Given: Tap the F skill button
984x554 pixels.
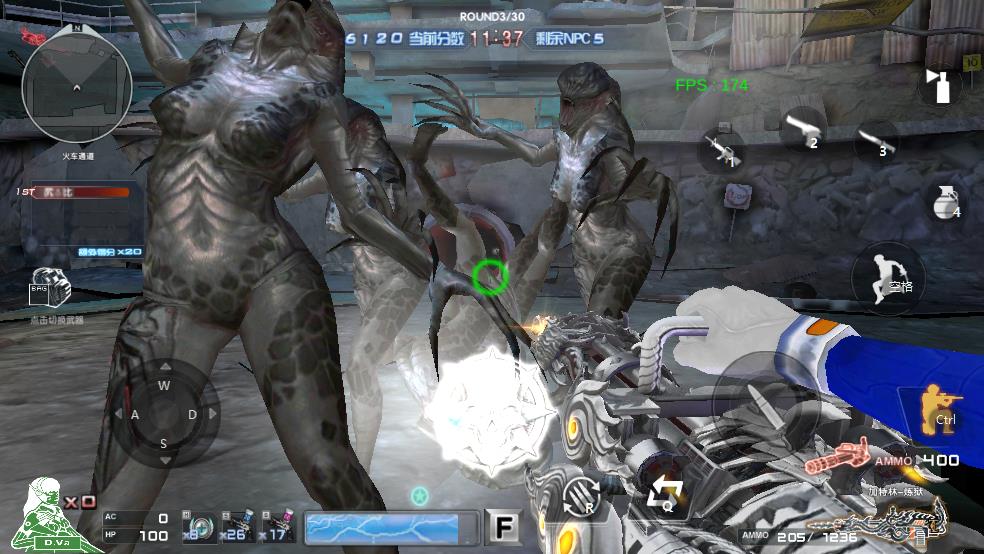Looking at the screenshot, I should point(503,527).
